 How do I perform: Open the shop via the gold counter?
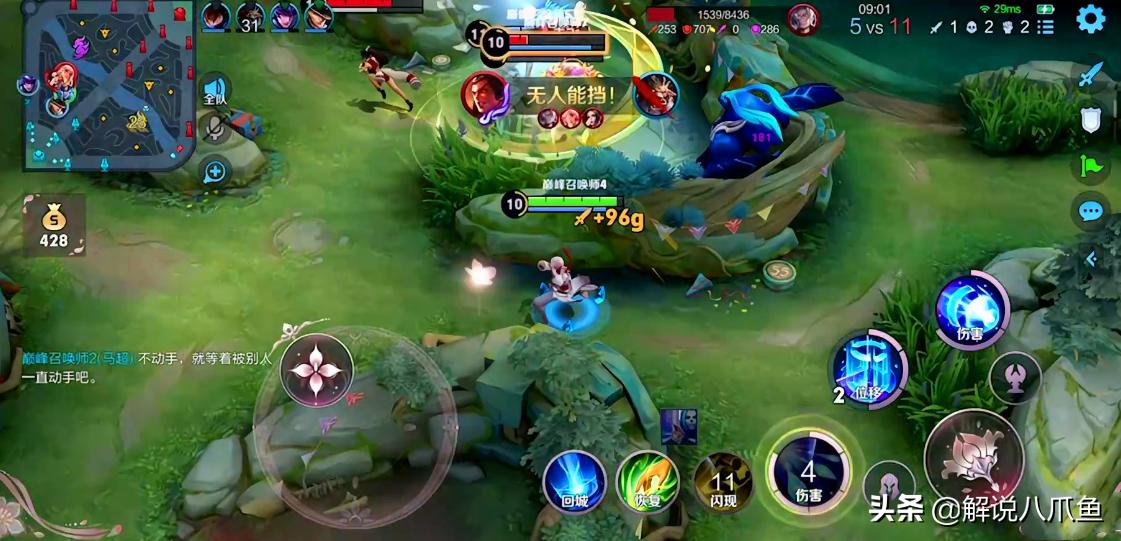point(54,226)
